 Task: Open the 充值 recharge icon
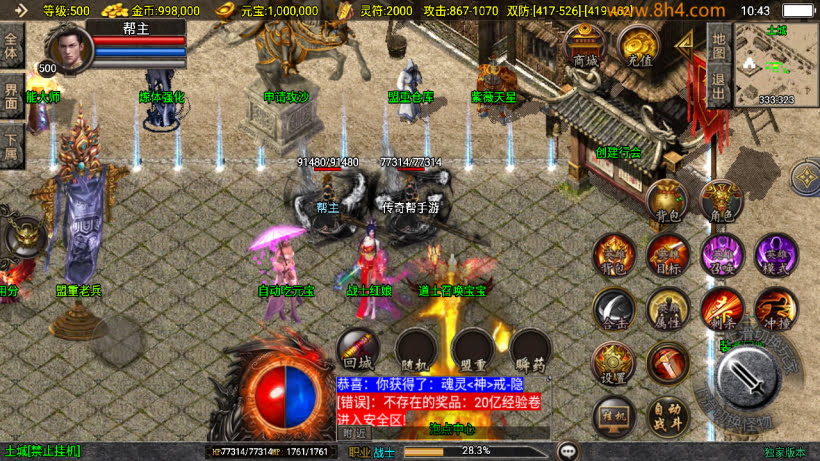[637, 45]
